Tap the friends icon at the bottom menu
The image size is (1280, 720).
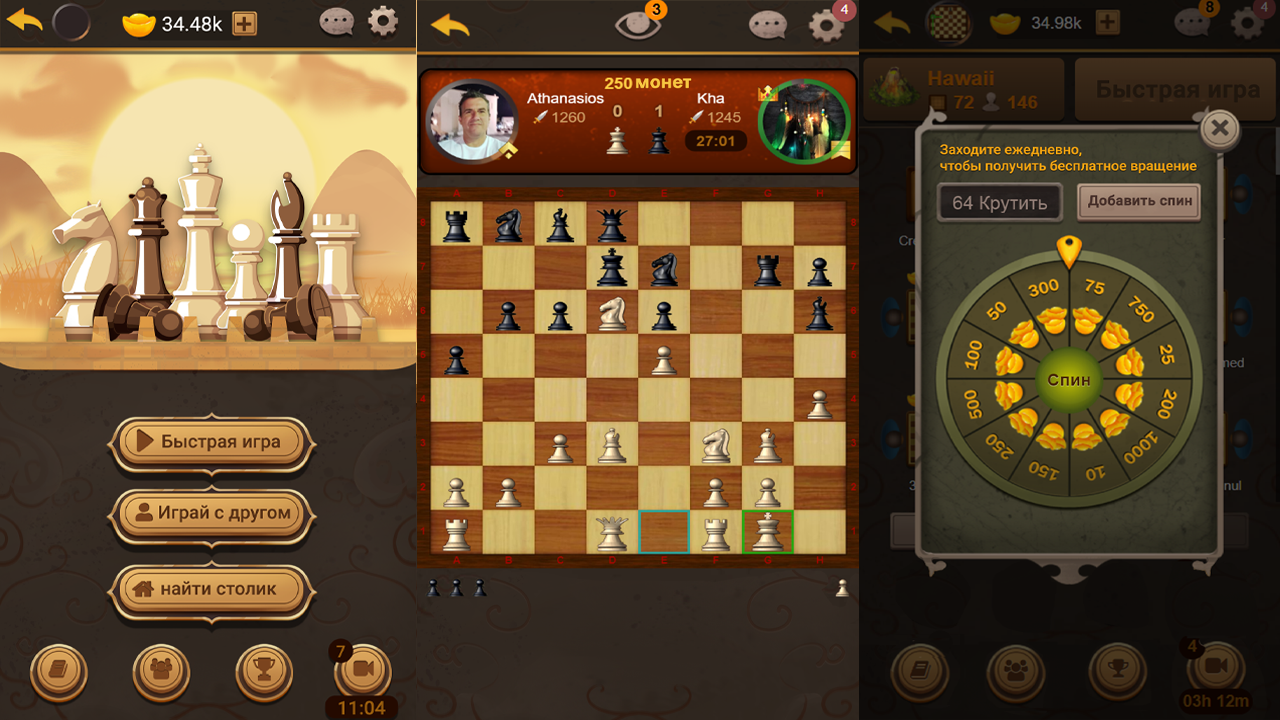pyautogui.click(x=161, y=671)
